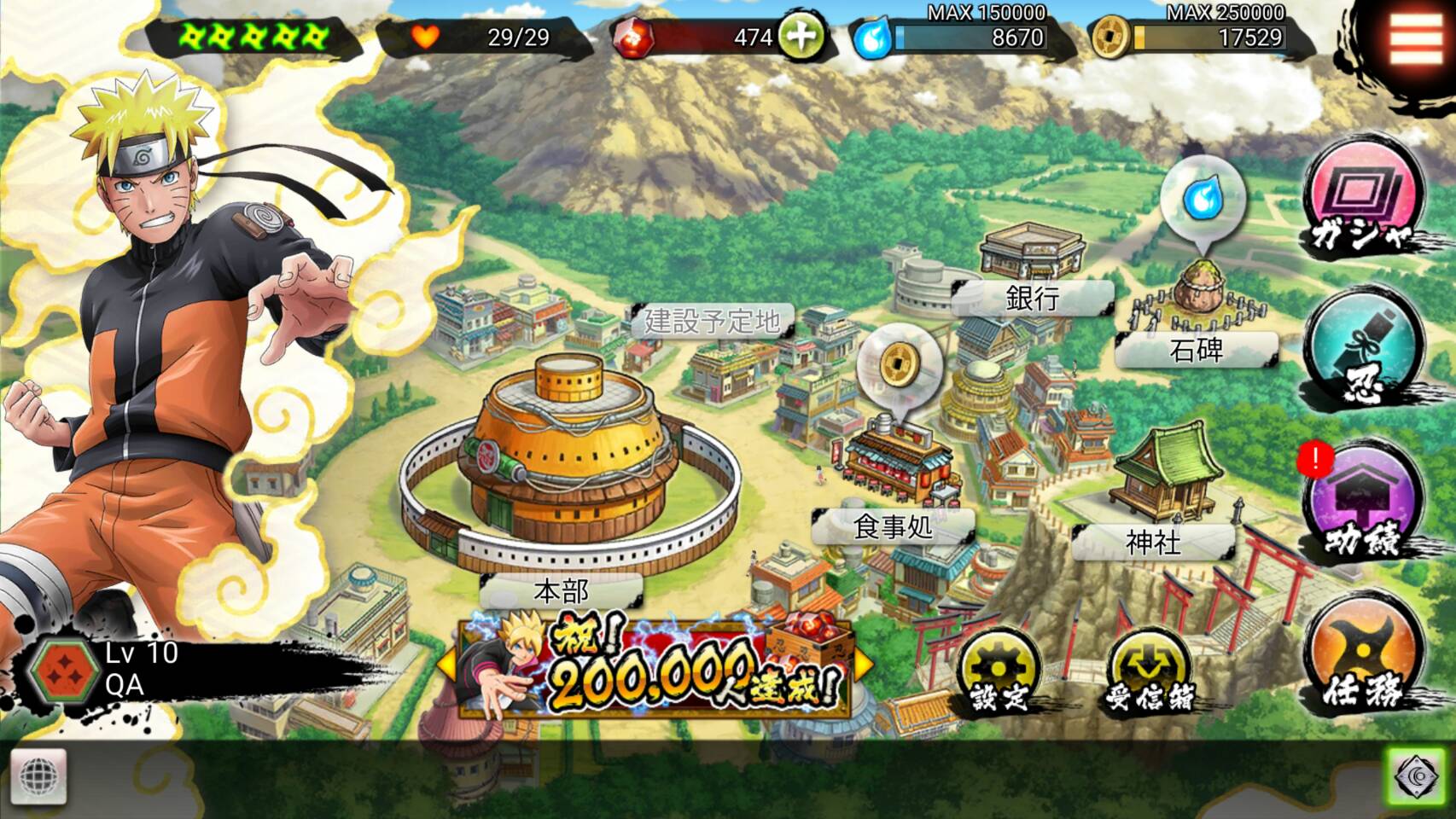
Task: Choose the 石碑 stone monument label
Action: [x=1196, y=350]
